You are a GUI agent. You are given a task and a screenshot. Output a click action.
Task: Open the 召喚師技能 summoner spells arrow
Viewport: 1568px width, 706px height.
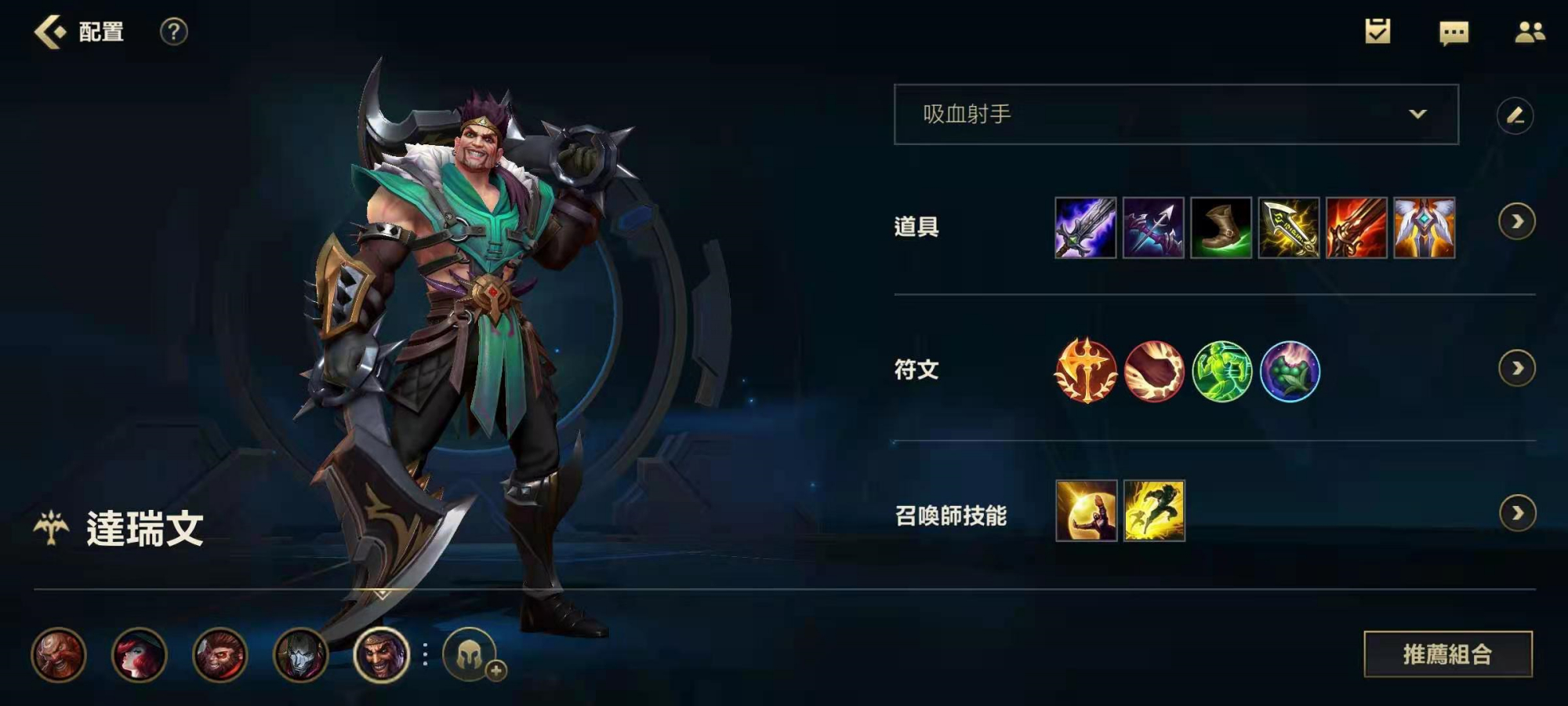1516,513
